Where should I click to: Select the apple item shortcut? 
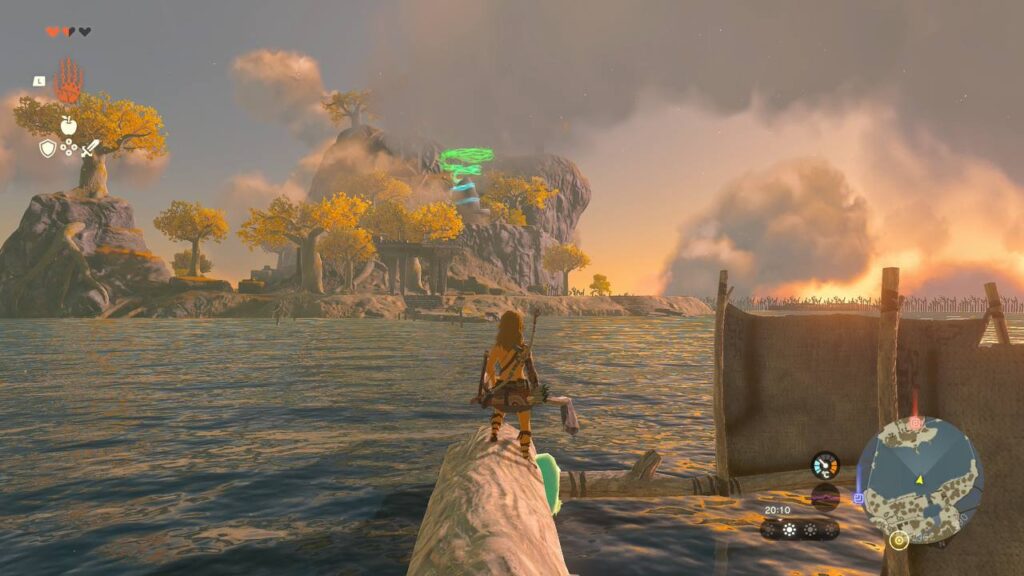coord(68,125)
